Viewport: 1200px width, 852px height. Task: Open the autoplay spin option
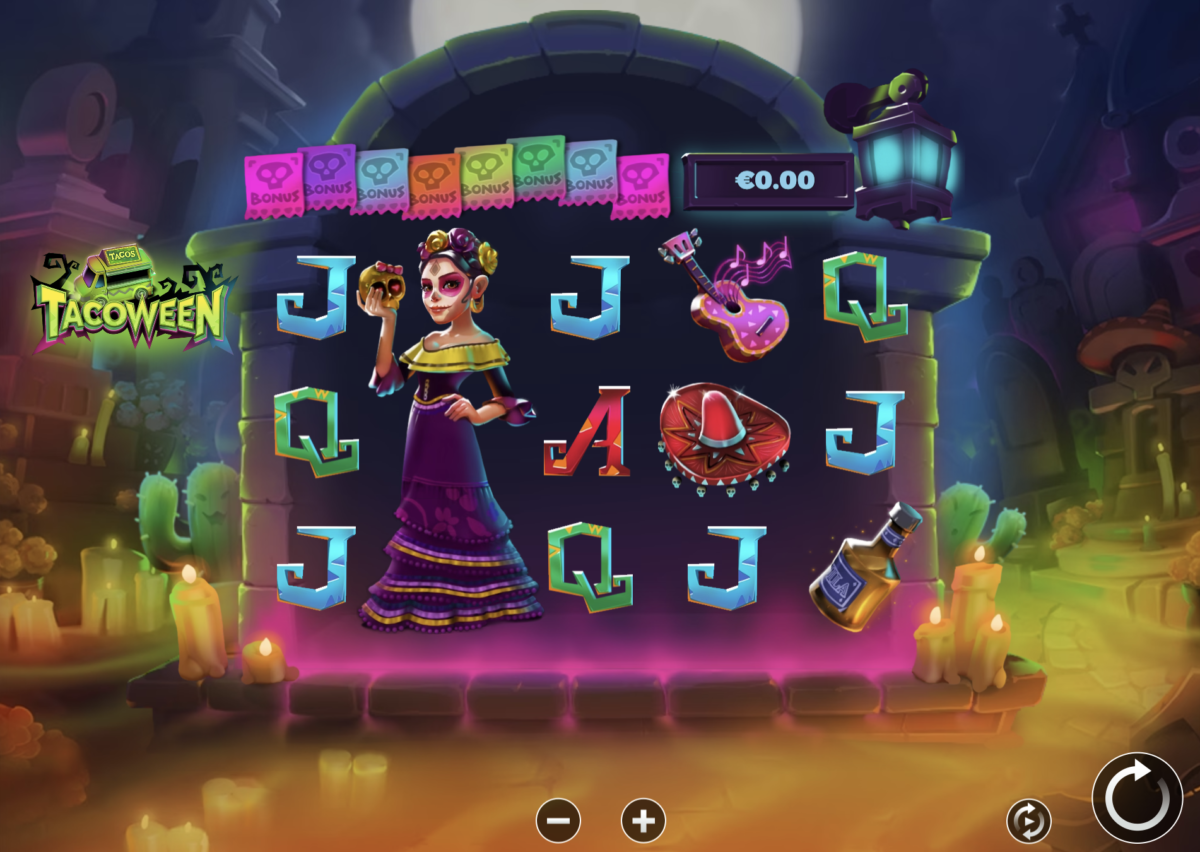(1028, 821)
